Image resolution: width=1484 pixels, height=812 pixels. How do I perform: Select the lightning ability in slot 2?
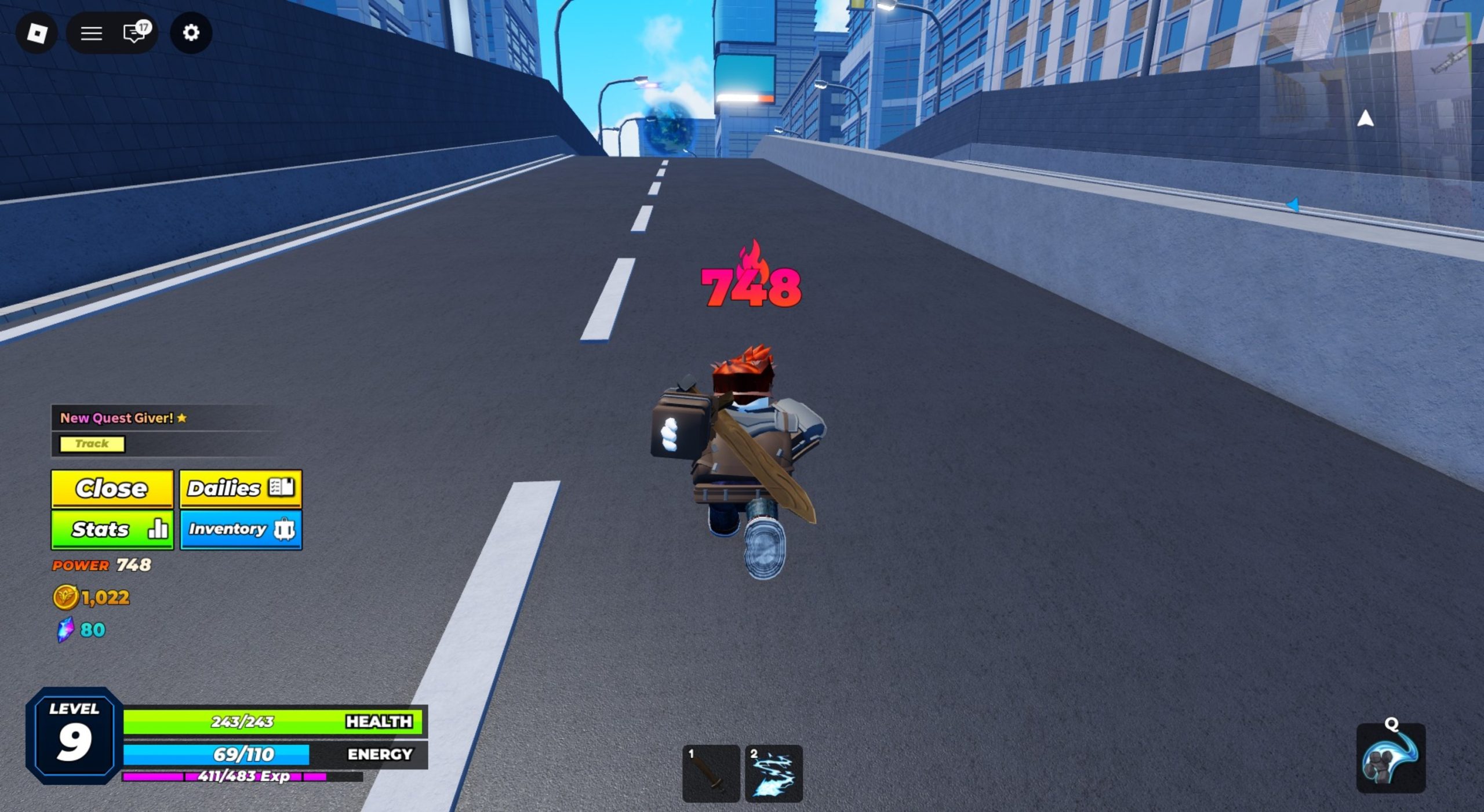773,773
